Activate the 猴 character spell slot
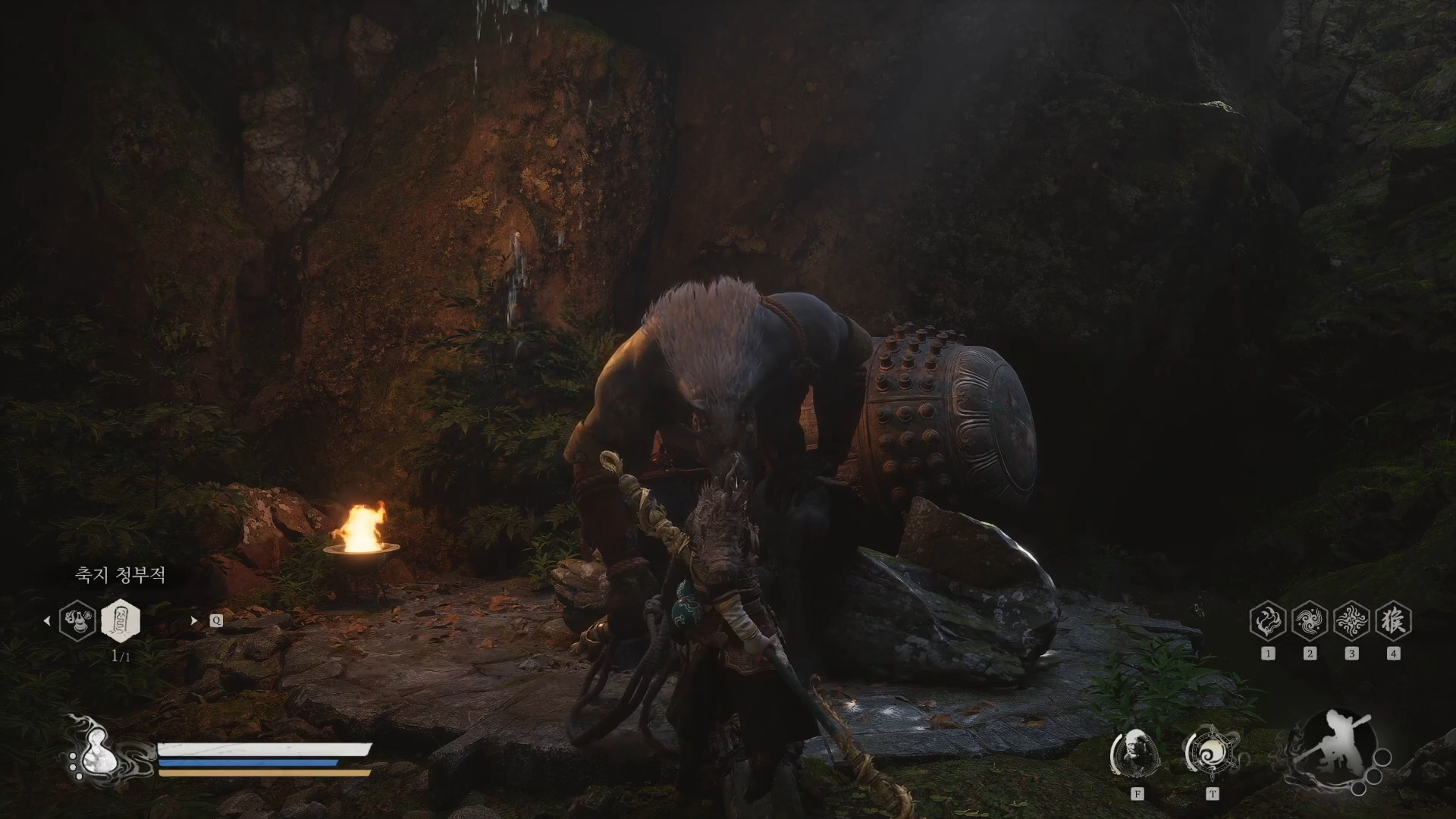 (x=1393, y=621)
